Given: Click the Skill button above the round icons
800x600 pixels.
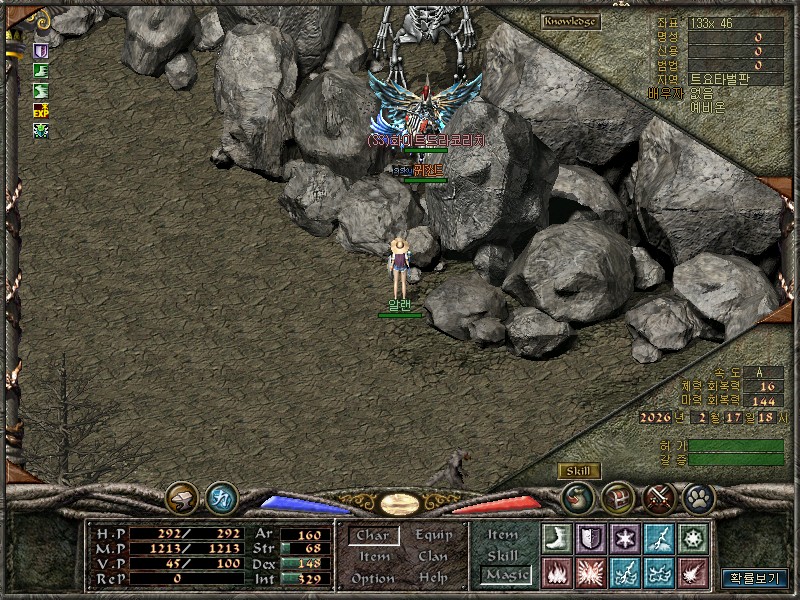Looking at the screenshot, I should coord(578,471).
